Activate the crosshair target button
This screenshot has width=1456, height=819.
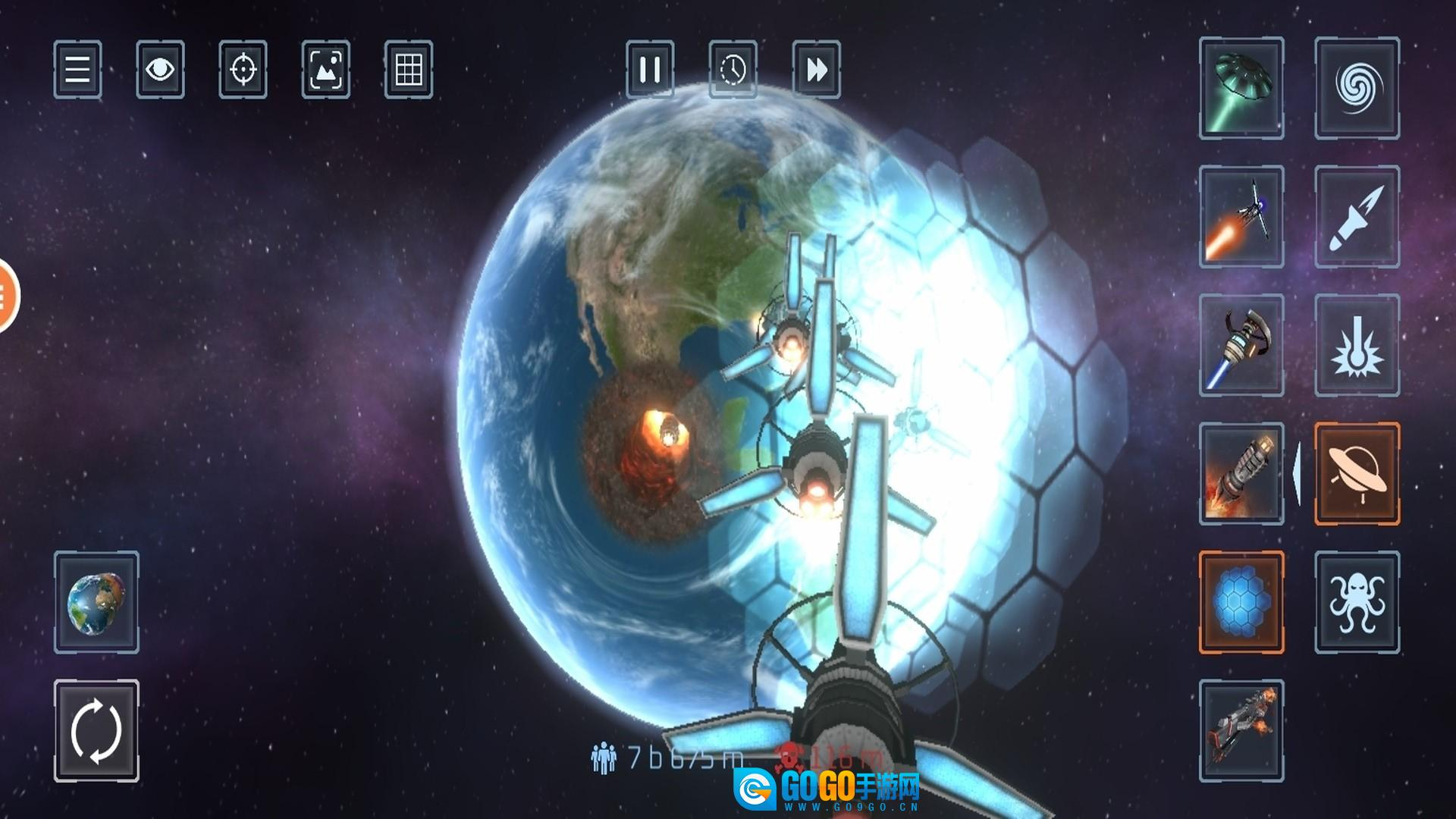tap(243, 70)
